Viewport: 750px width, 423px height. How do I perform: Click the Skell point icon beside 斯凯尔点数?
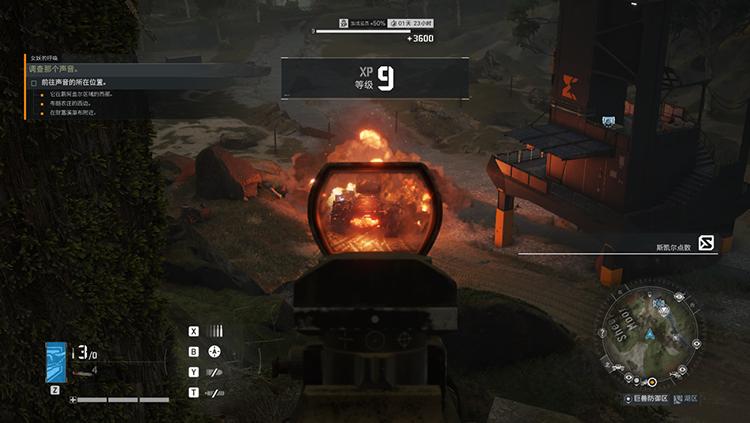(707, 243)
